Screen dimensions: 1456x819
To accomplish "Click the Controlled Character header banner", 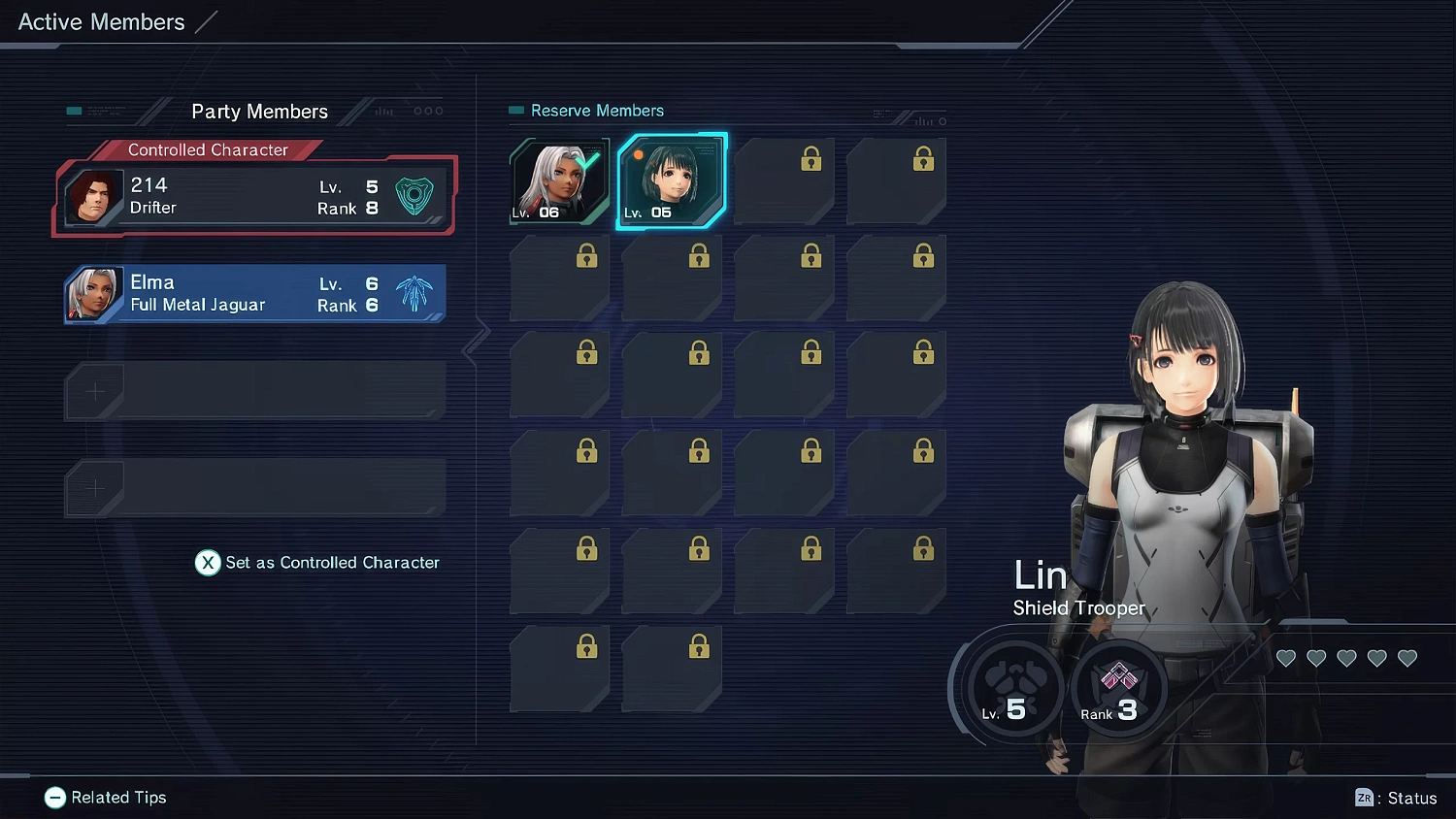I will (208, 149).
